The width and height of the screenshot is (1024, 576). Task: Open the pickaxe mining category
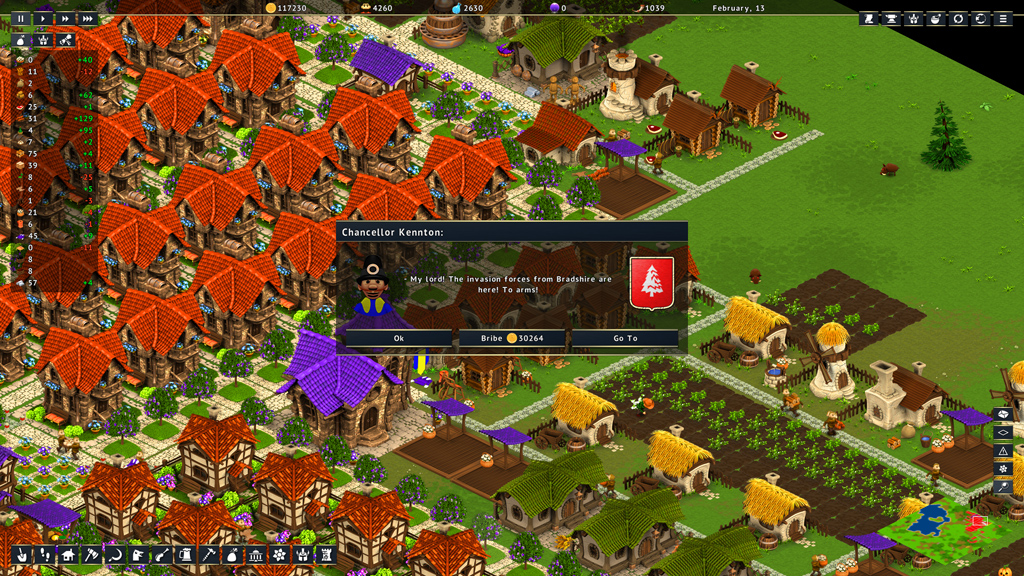208,555
